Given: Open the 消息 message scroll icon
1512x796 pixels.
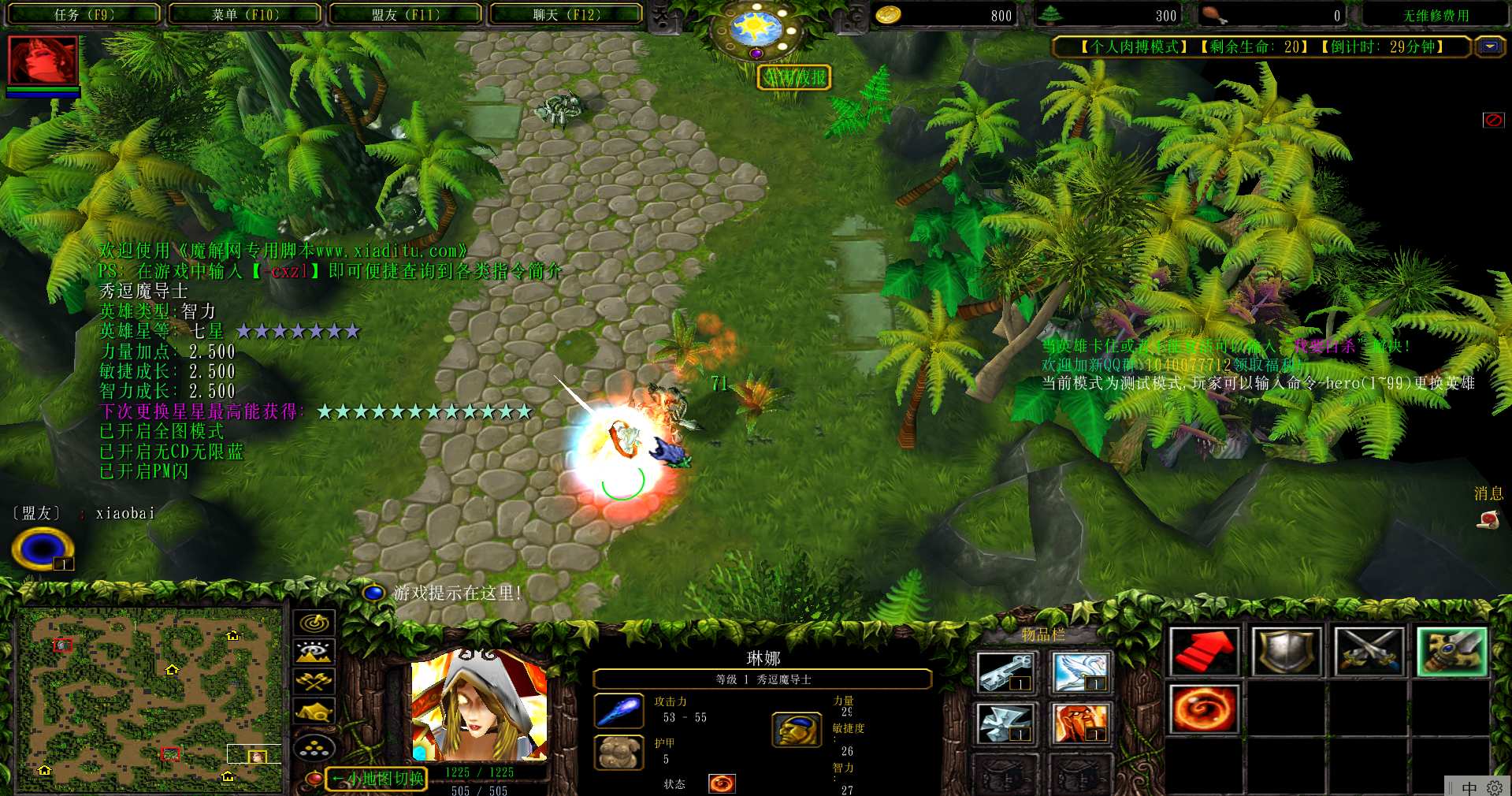Looking at the screenshot, I should (x=1488, y=519).
